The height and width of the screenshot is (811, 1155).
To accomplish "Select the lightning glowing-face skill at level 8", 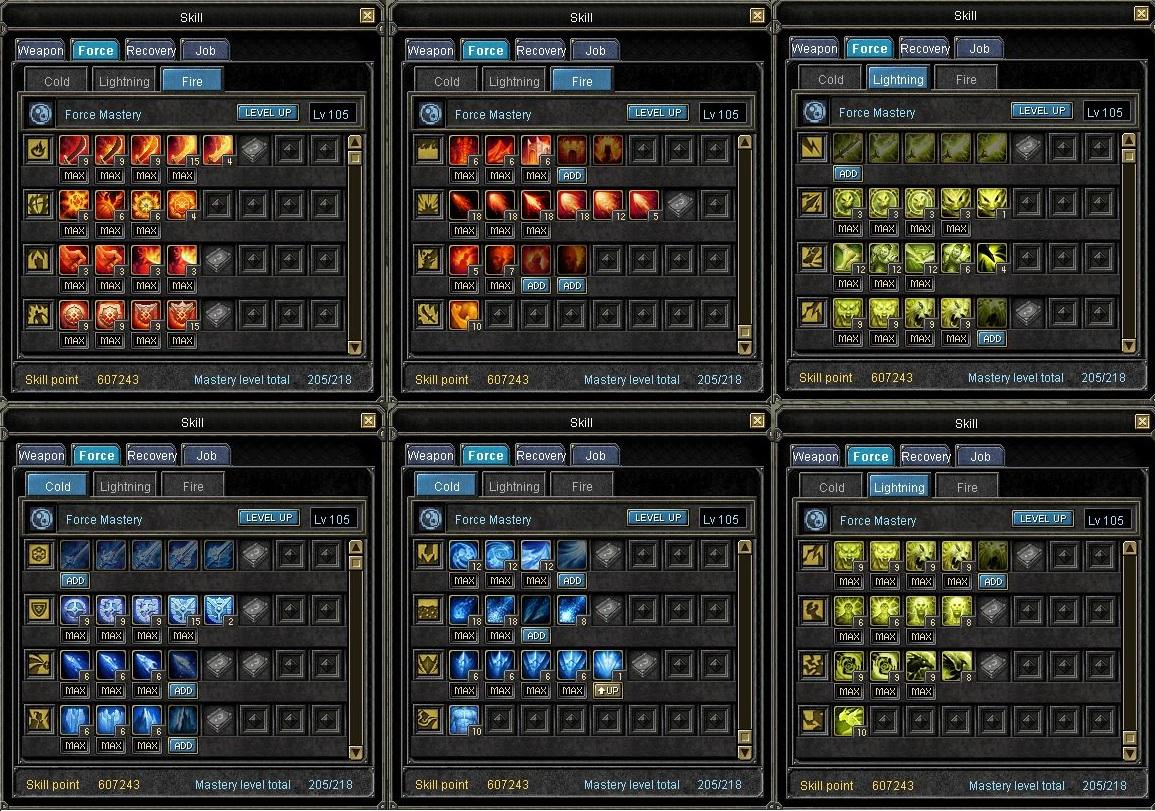I will point(957,611).
